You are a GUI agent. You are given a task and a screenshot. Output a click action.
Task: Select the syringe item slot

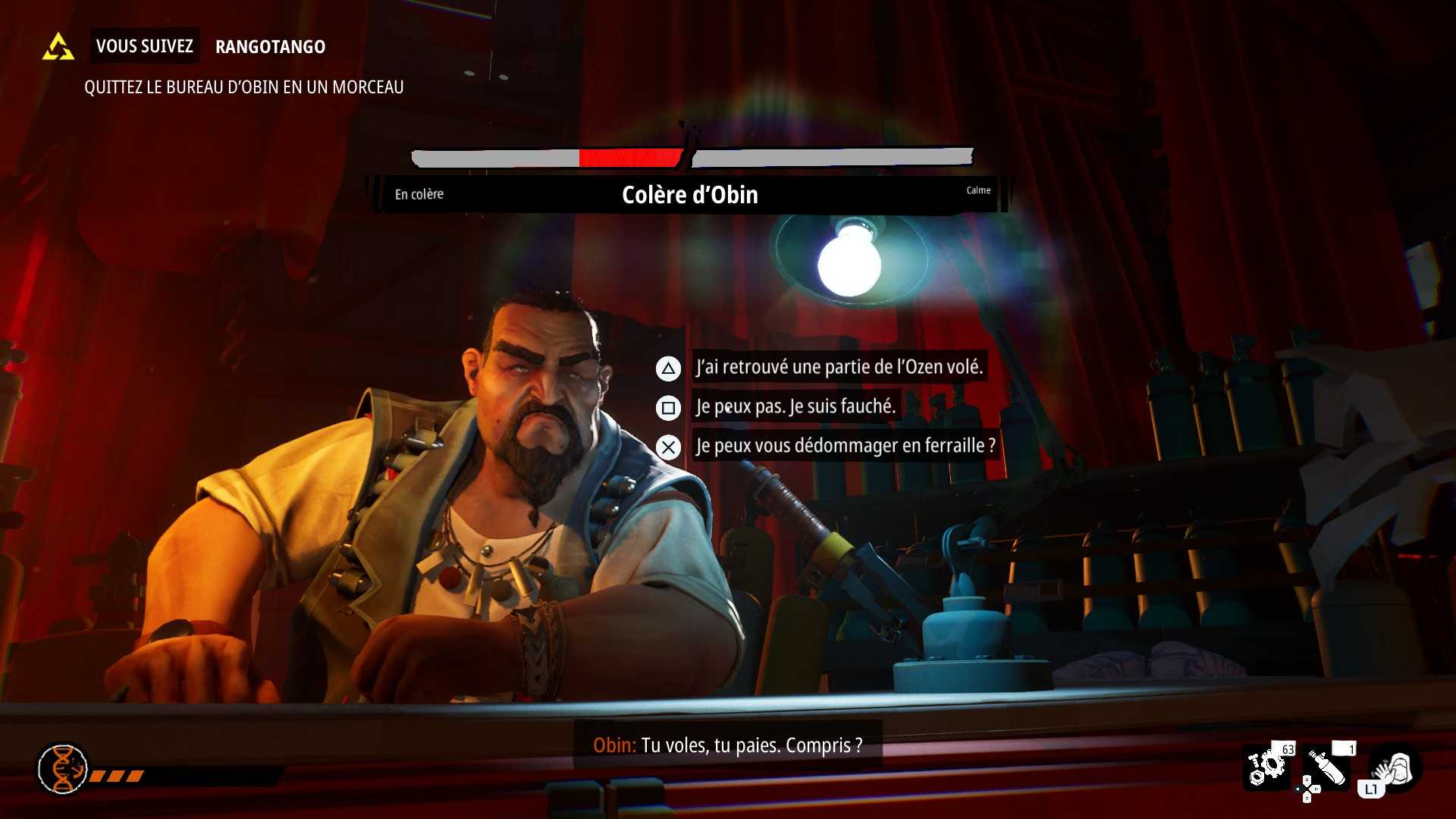[x=1327, y=767]
